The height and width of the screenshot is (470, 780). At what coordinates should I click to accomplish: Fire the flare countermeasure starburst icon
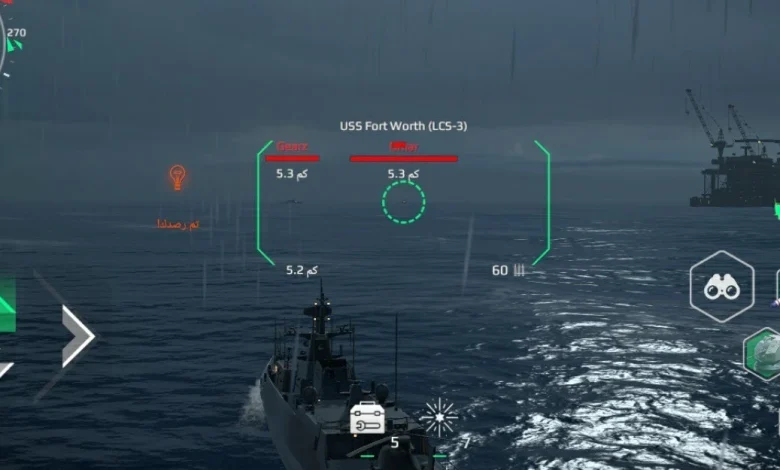click(x=438, y=417)
